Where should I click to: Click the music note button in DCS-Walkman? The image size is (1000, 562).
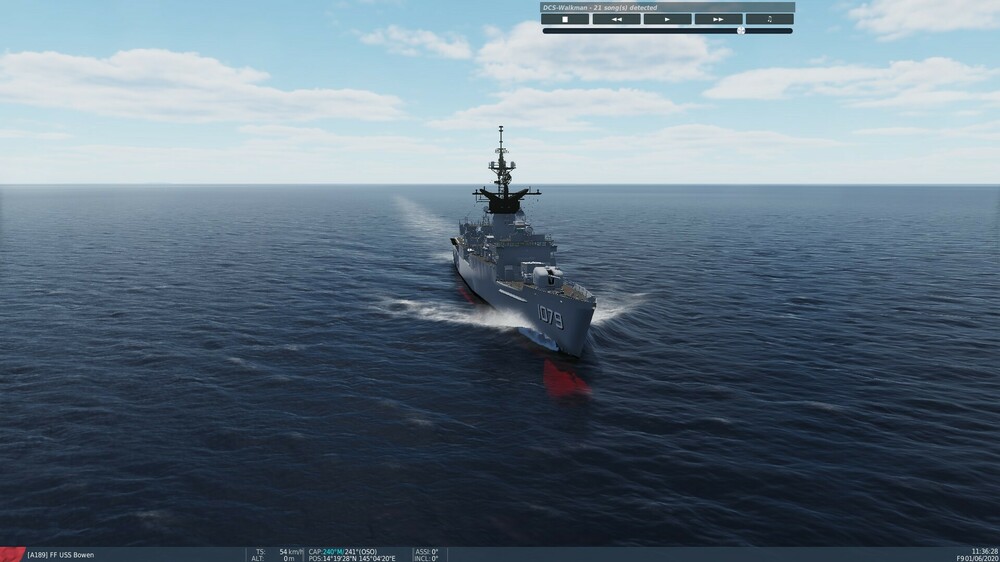pyautogui.click(x=769, y=19)
